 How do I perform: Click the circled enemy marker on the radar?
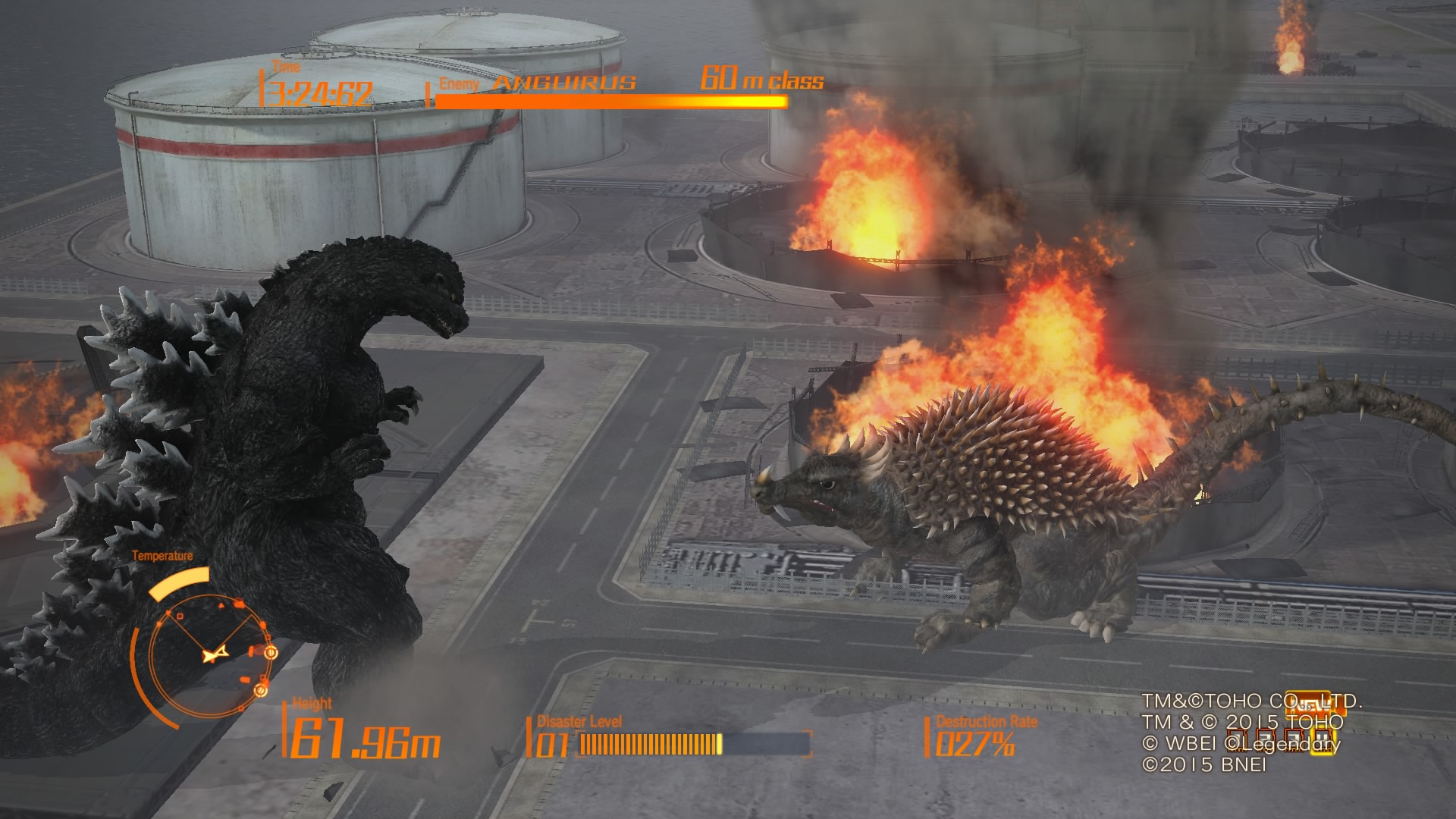tap(271, 653)
